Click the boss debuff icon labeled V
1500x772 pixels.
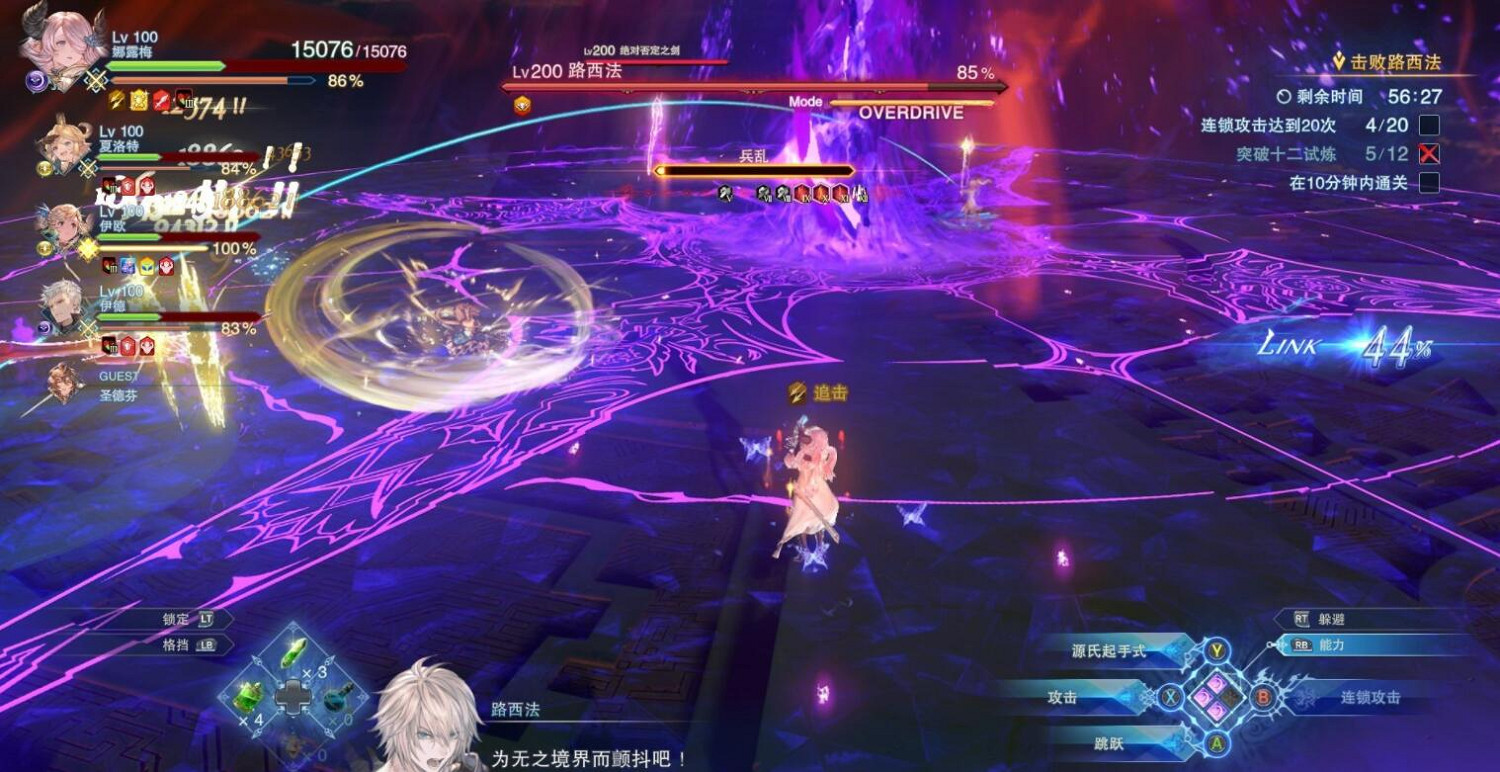725,192
